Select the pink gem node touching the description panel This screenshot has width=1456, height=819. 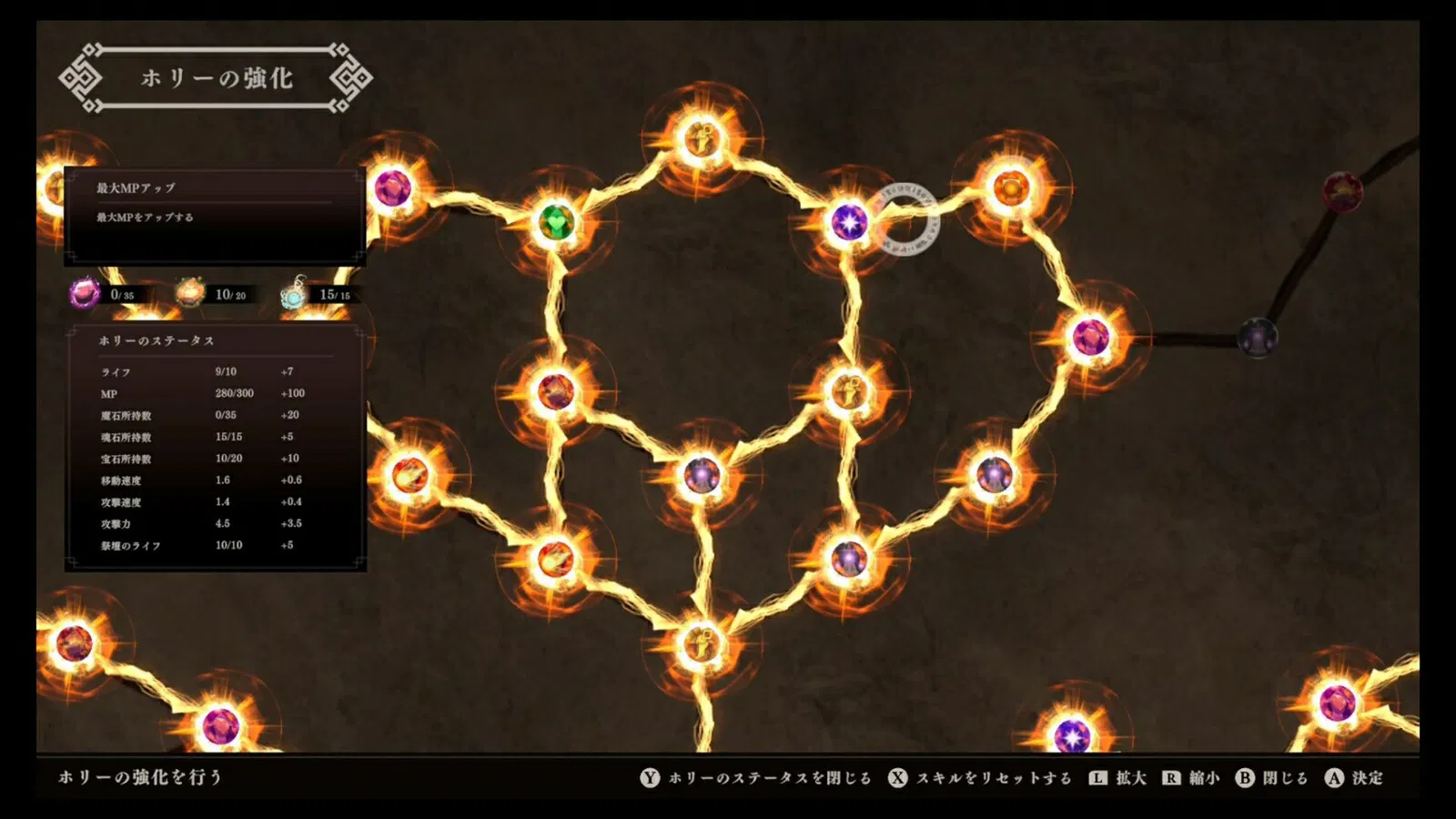coord(393,188)
